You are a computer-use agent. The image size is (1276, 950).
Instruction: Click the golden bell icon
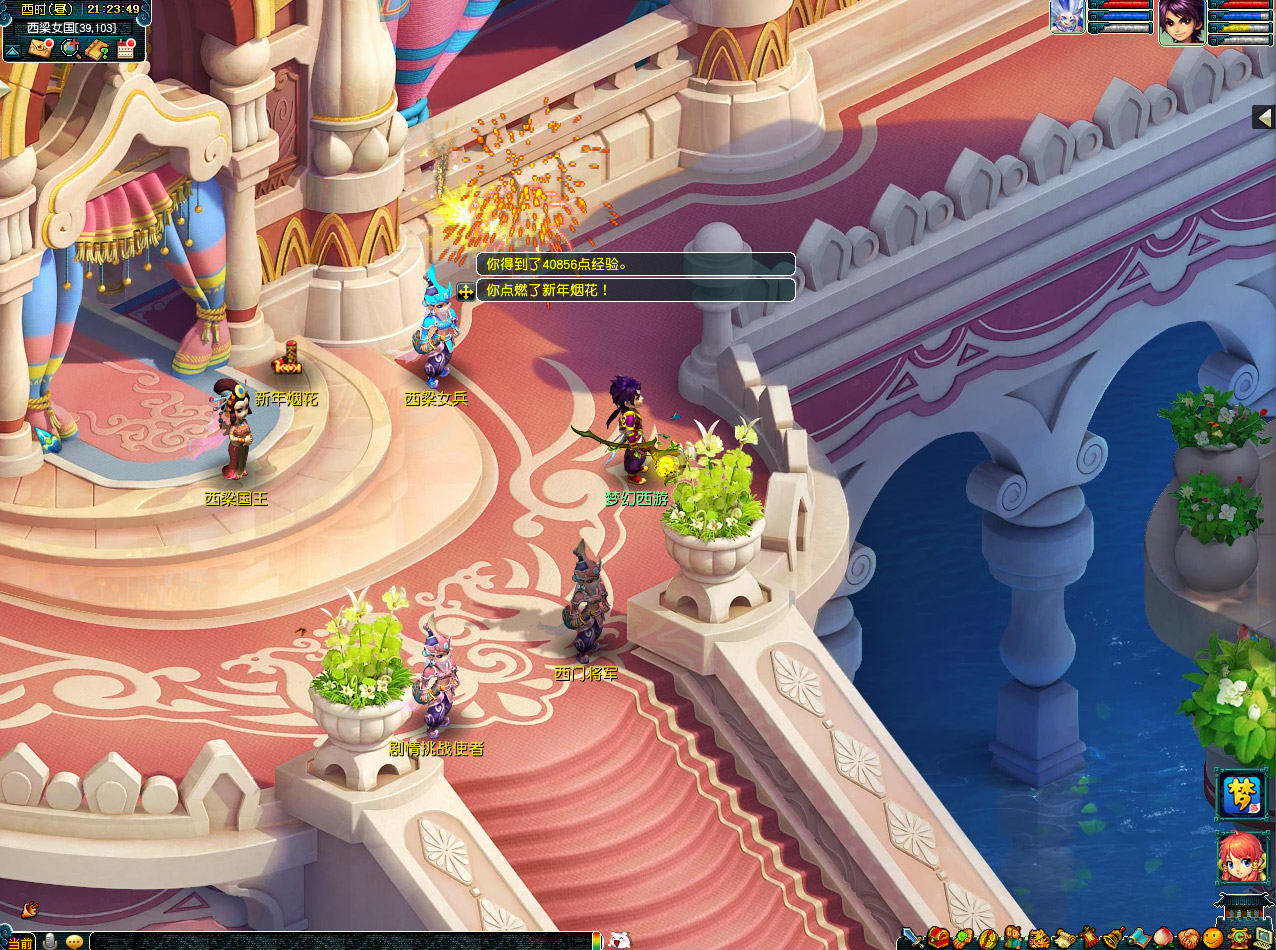coord(1114,939)
